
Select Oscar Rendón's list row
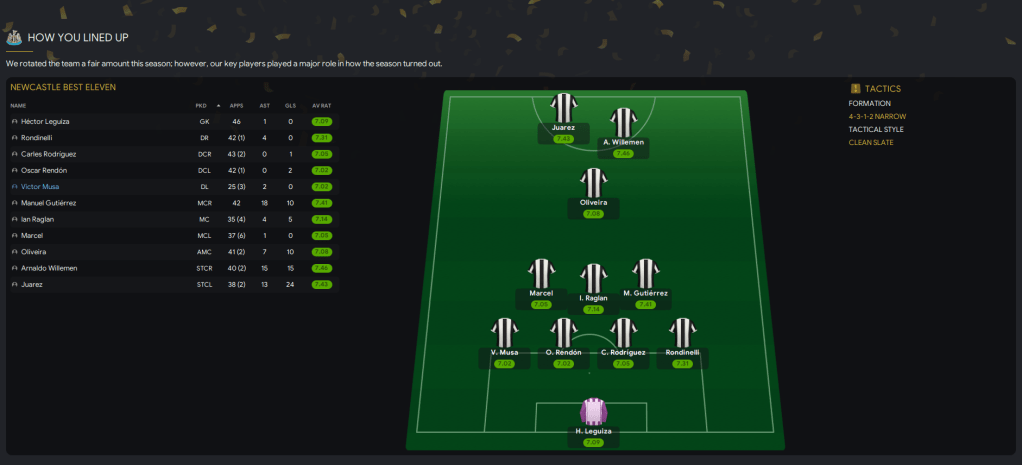click(x=44, y=170)
